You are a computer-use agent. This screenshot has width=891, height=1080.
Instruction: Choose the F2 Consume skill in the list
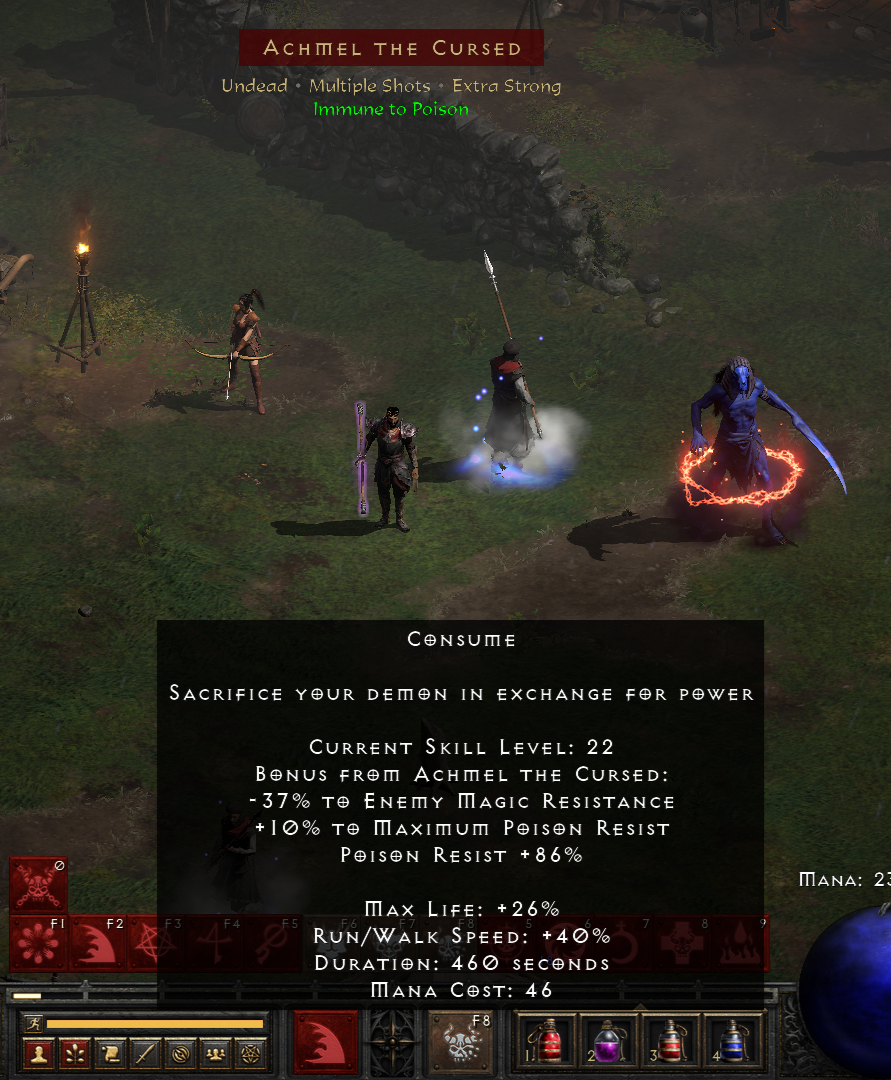[x=98, y=944]
